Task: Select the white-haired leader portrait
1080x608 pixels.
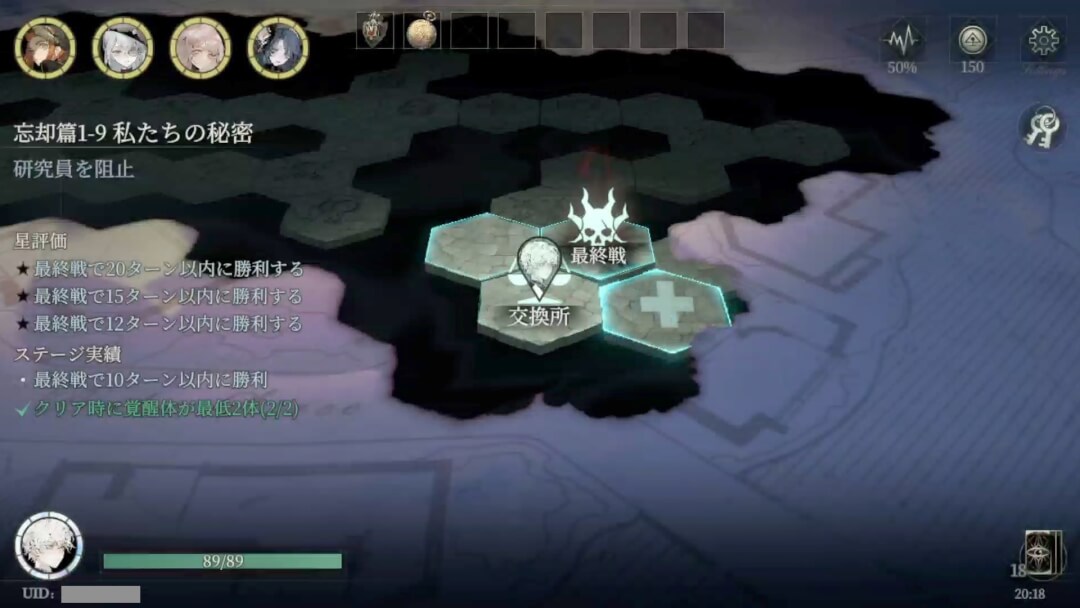Action: click(48, 546)
